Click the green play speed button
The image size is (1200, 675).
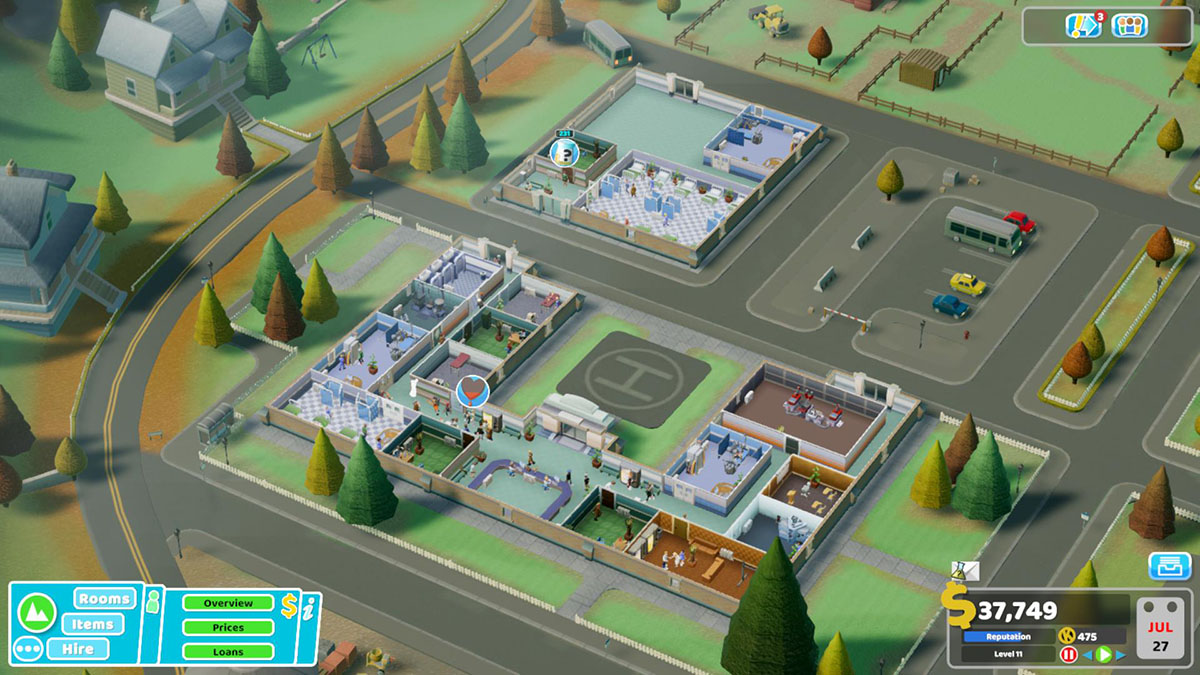[x=1103, y=655]
